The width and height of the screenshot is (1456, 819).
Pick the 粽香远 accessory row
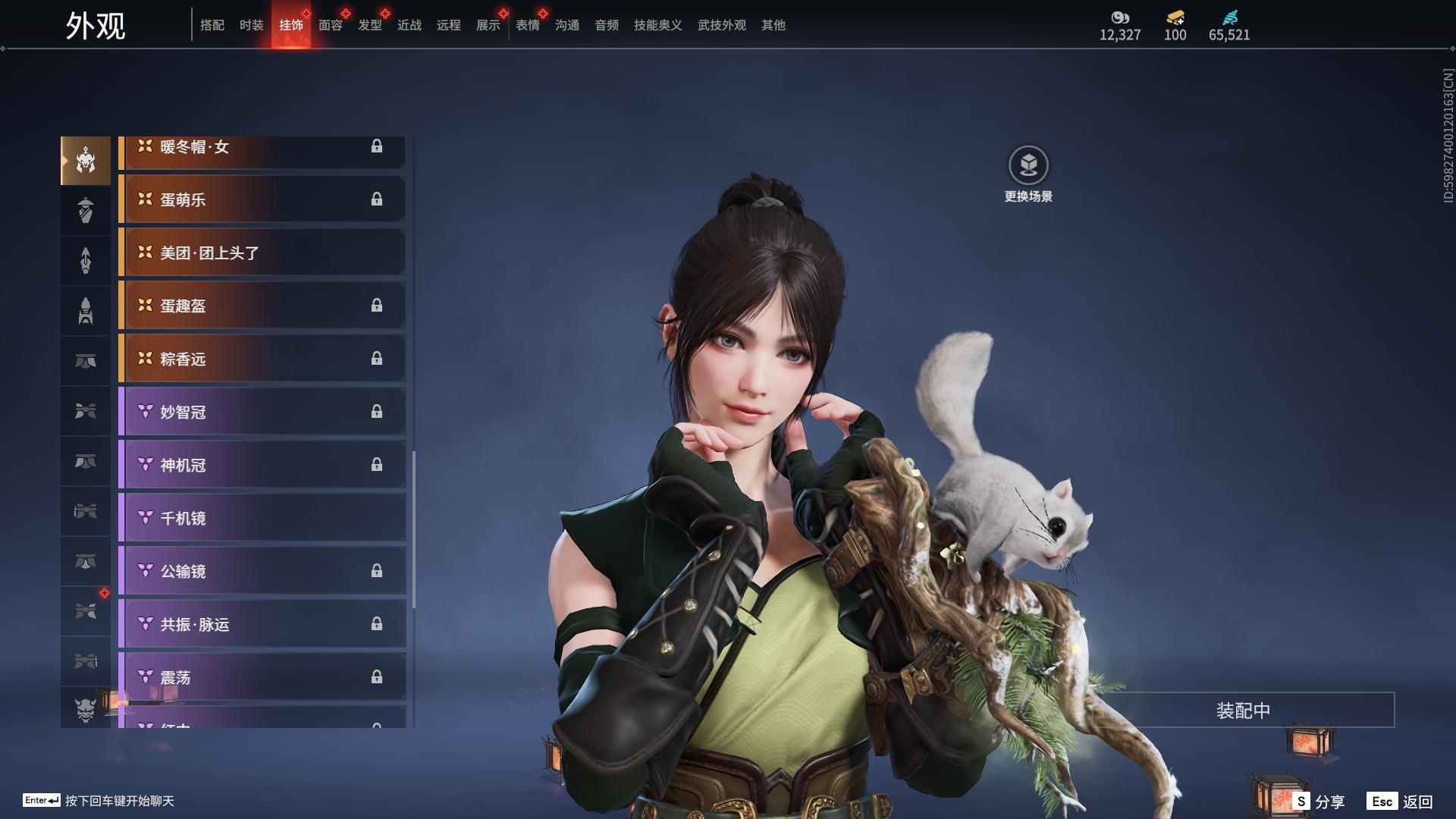[262, 359]
